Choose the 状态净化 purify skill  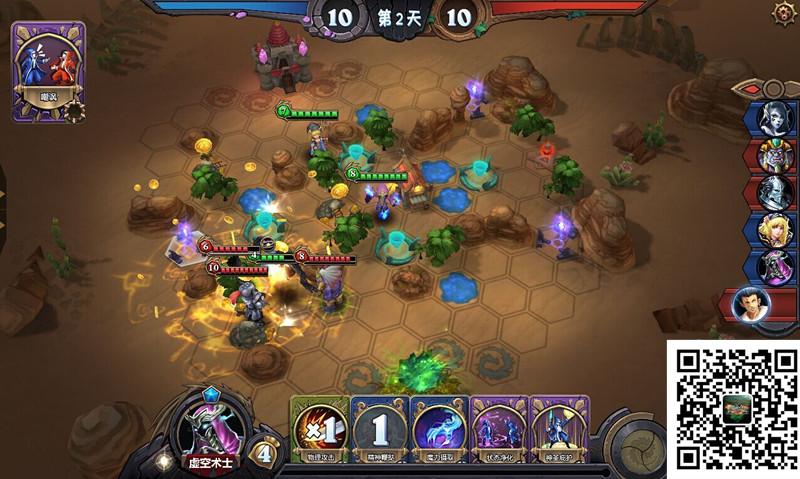point(499,430)
